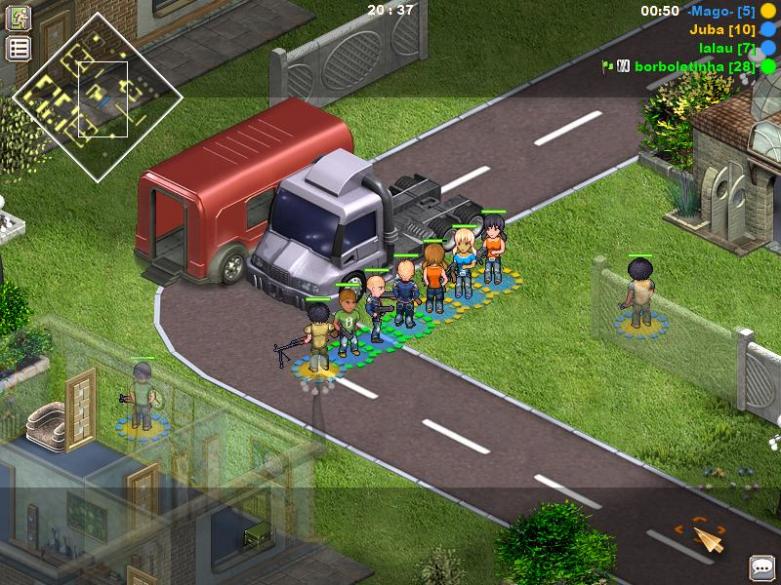Select player Juba in the scoreboard

pos(722,30)
